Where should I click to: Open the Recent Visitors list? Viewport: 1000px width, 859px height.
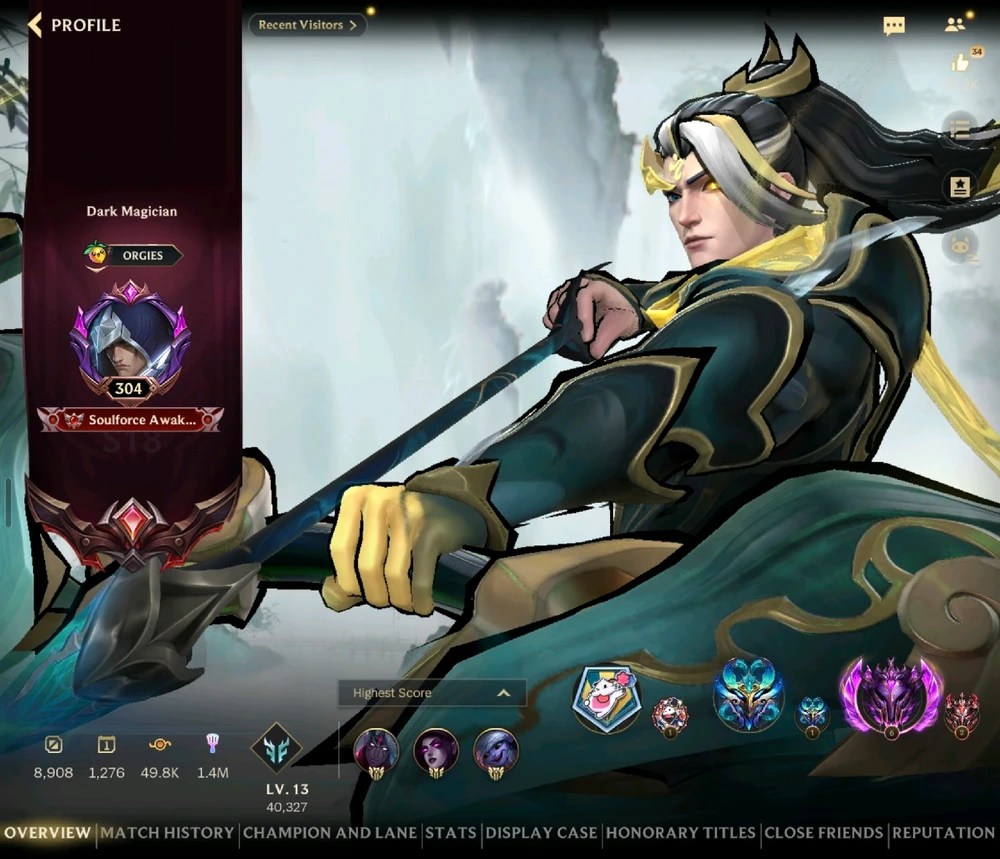[307, 25]
